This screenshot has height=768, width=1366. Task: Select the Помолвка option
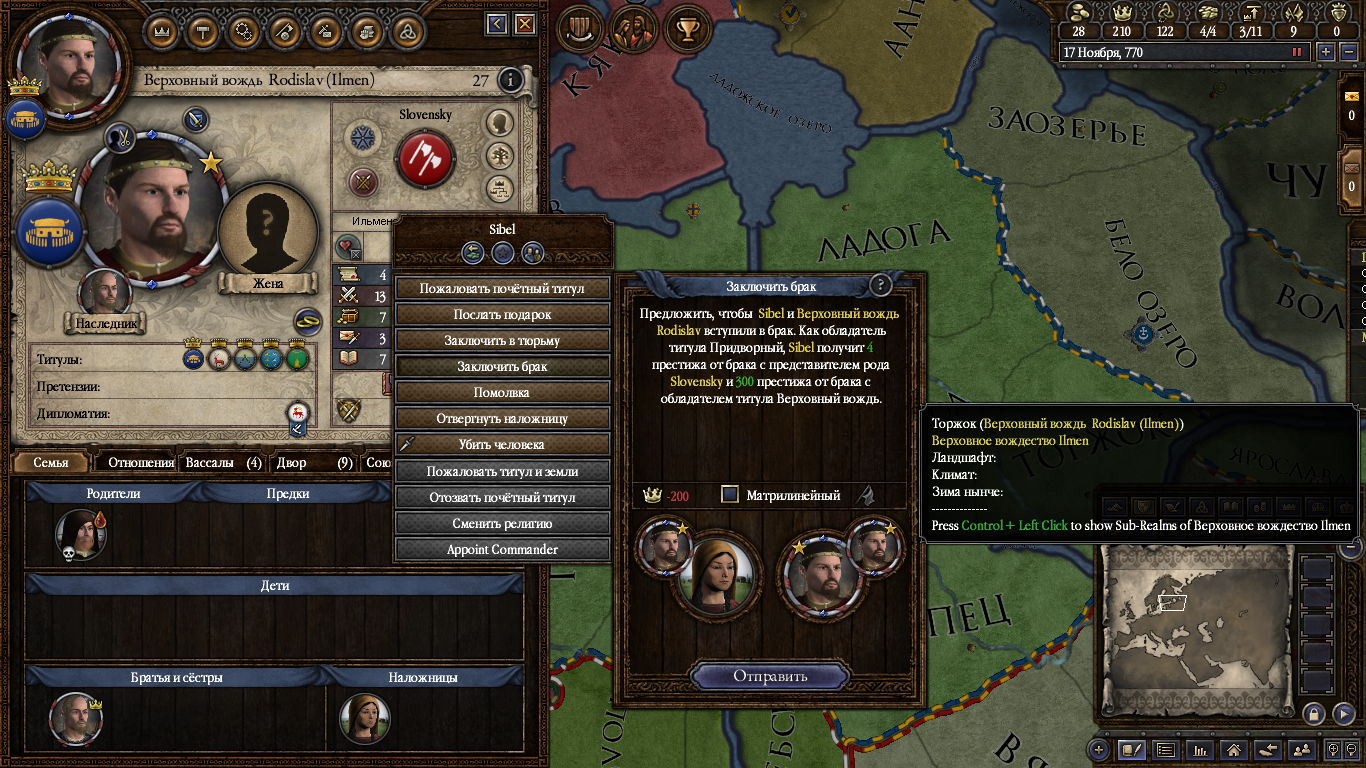(502, 393)
